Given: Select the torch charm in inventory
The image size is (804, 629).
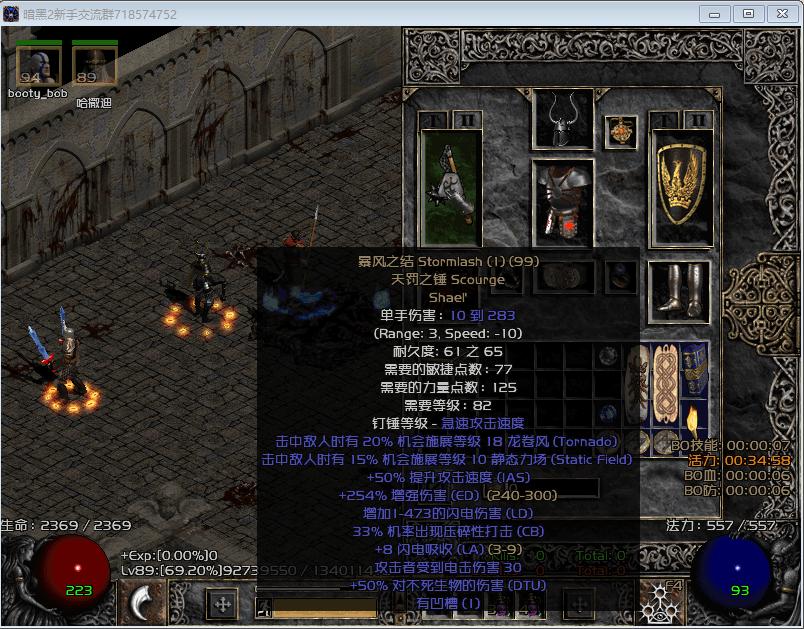Looking at the screenshot, I should (x=695, y=422).
